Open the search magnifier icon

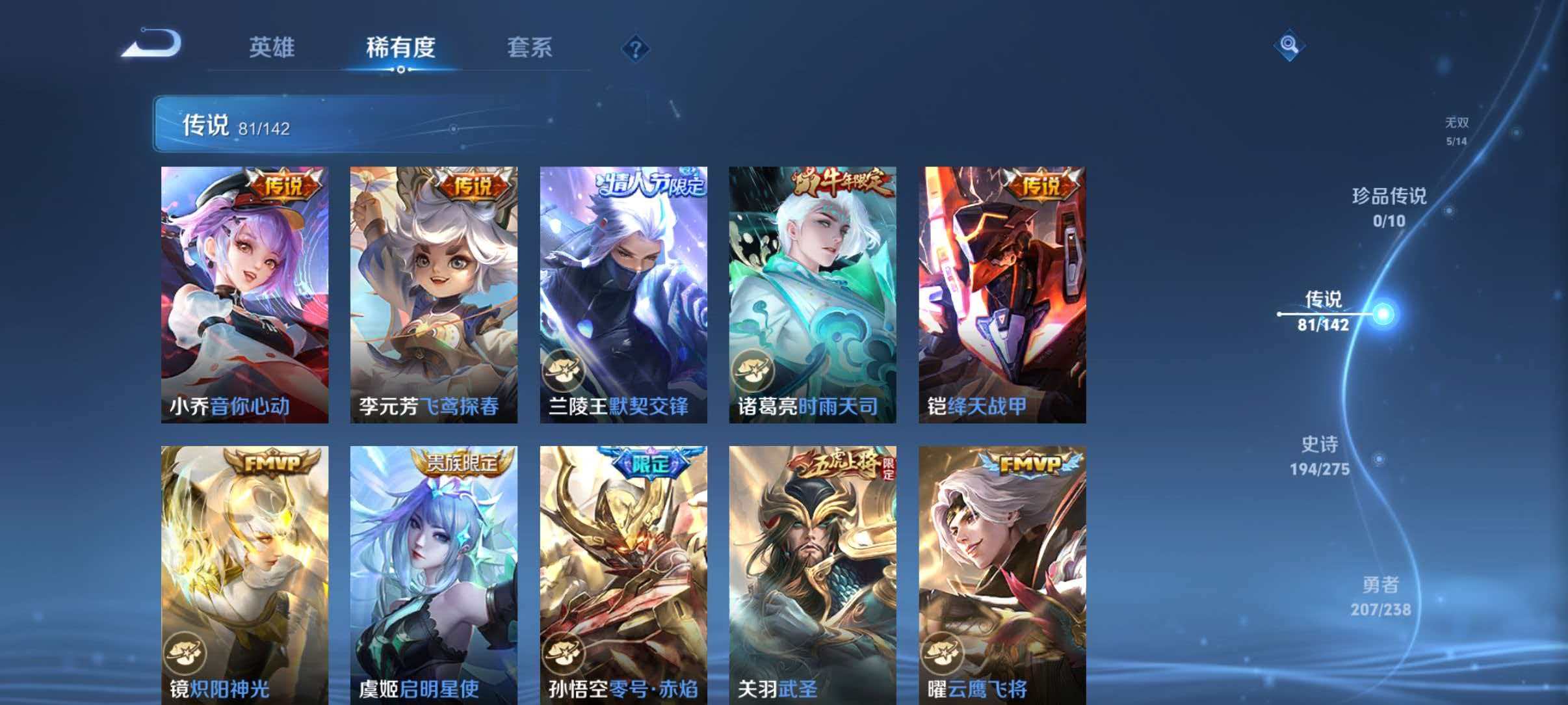[x=1290, y=46]
